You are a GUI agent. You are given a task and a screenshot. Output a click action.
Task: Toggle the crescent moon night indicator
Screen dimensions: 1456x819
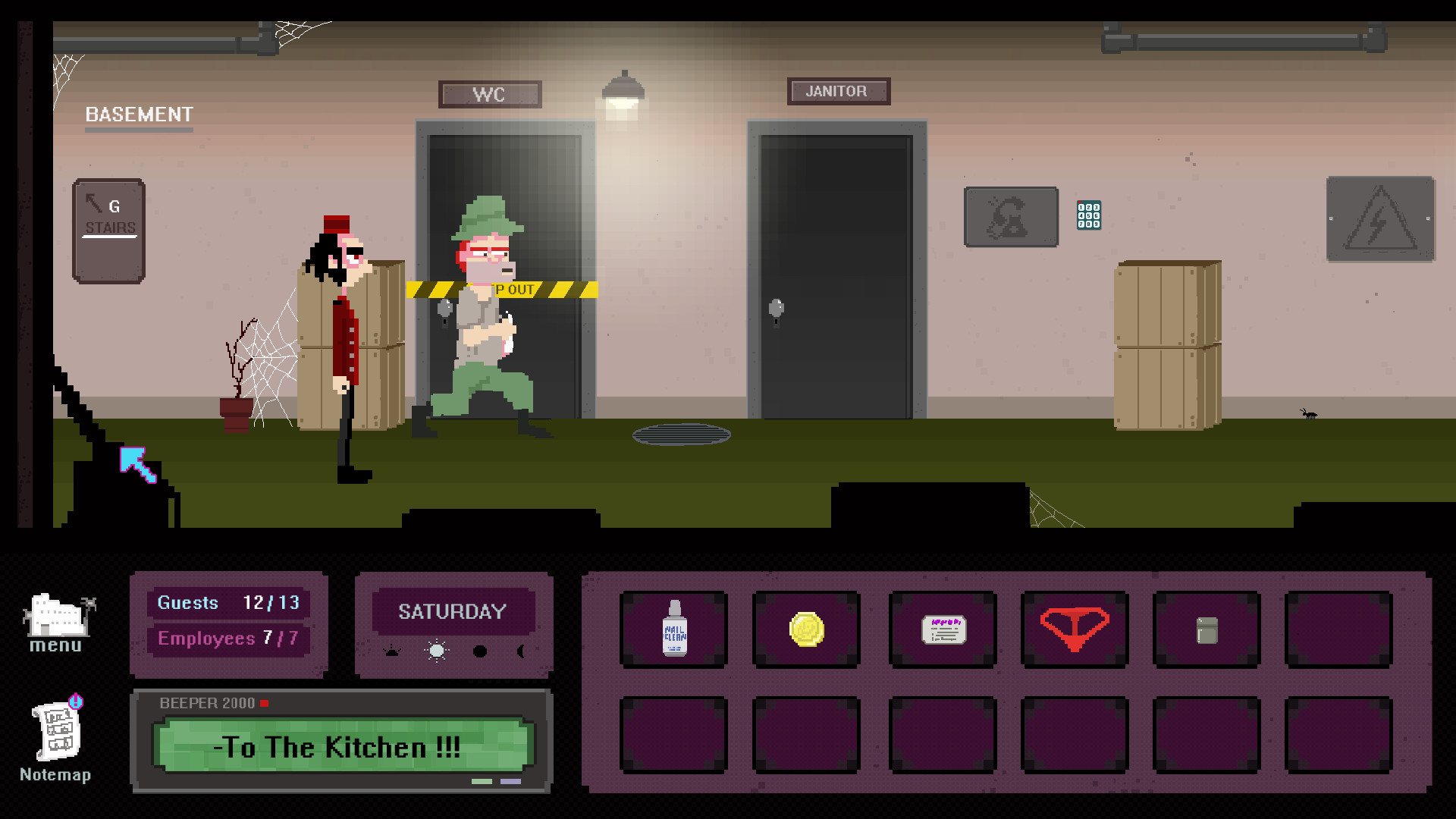tap(522, 651)
